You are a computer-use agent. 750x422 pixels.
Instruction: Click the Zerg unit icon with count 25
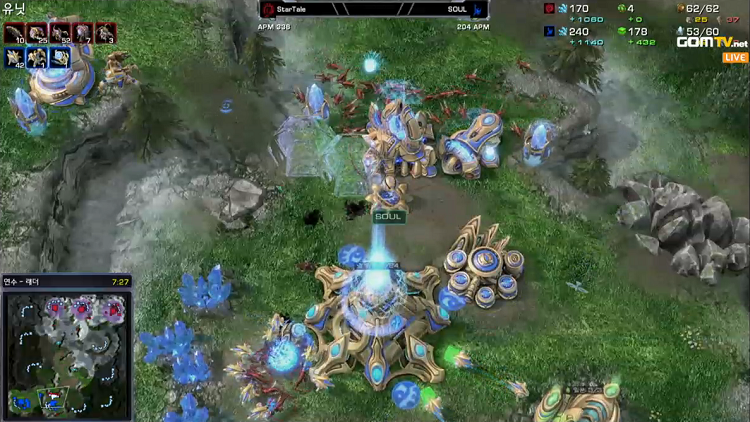point(42,33)
